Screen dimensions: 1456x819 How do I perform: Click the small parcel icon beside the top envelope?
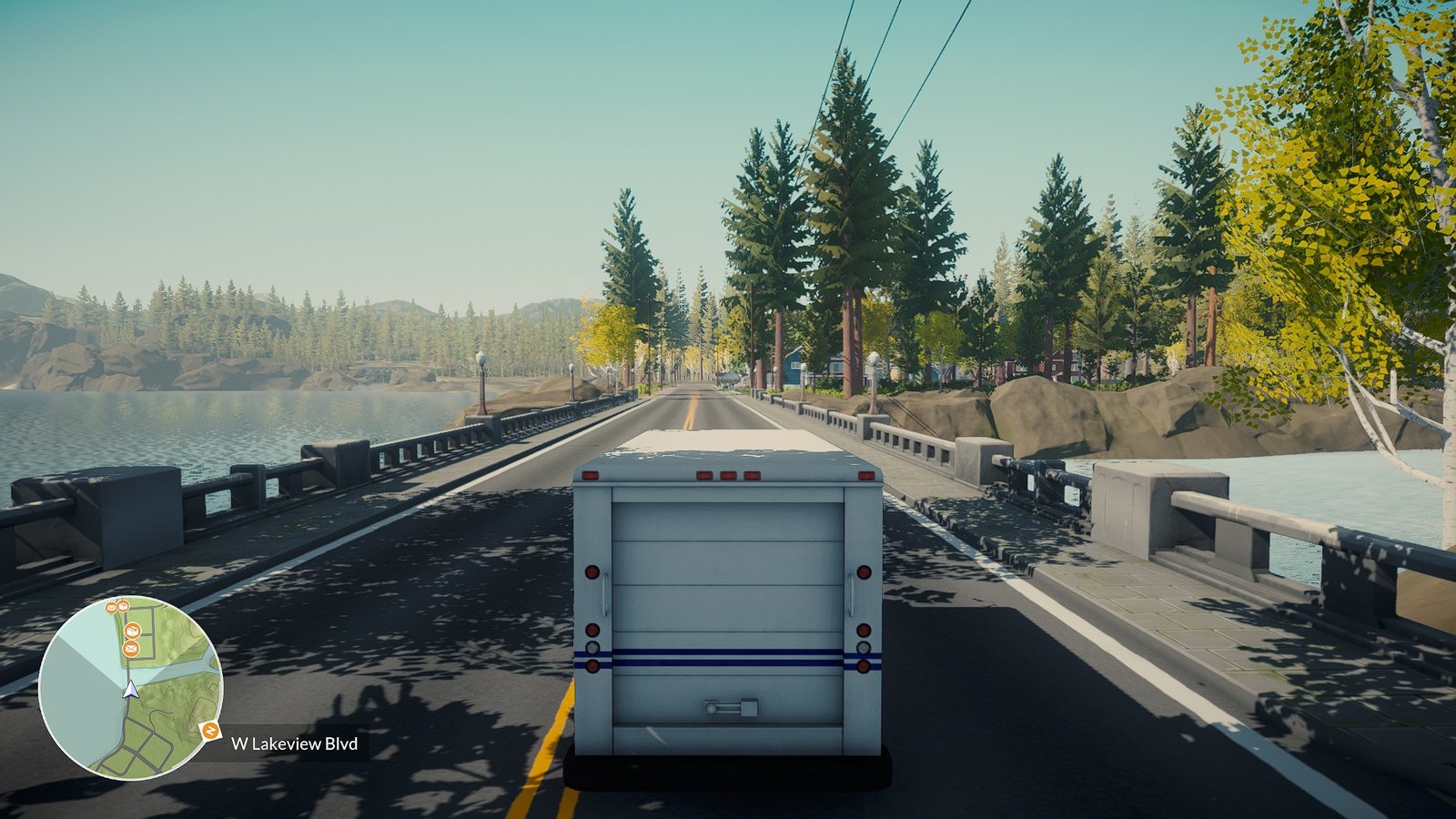coord(123,606)
